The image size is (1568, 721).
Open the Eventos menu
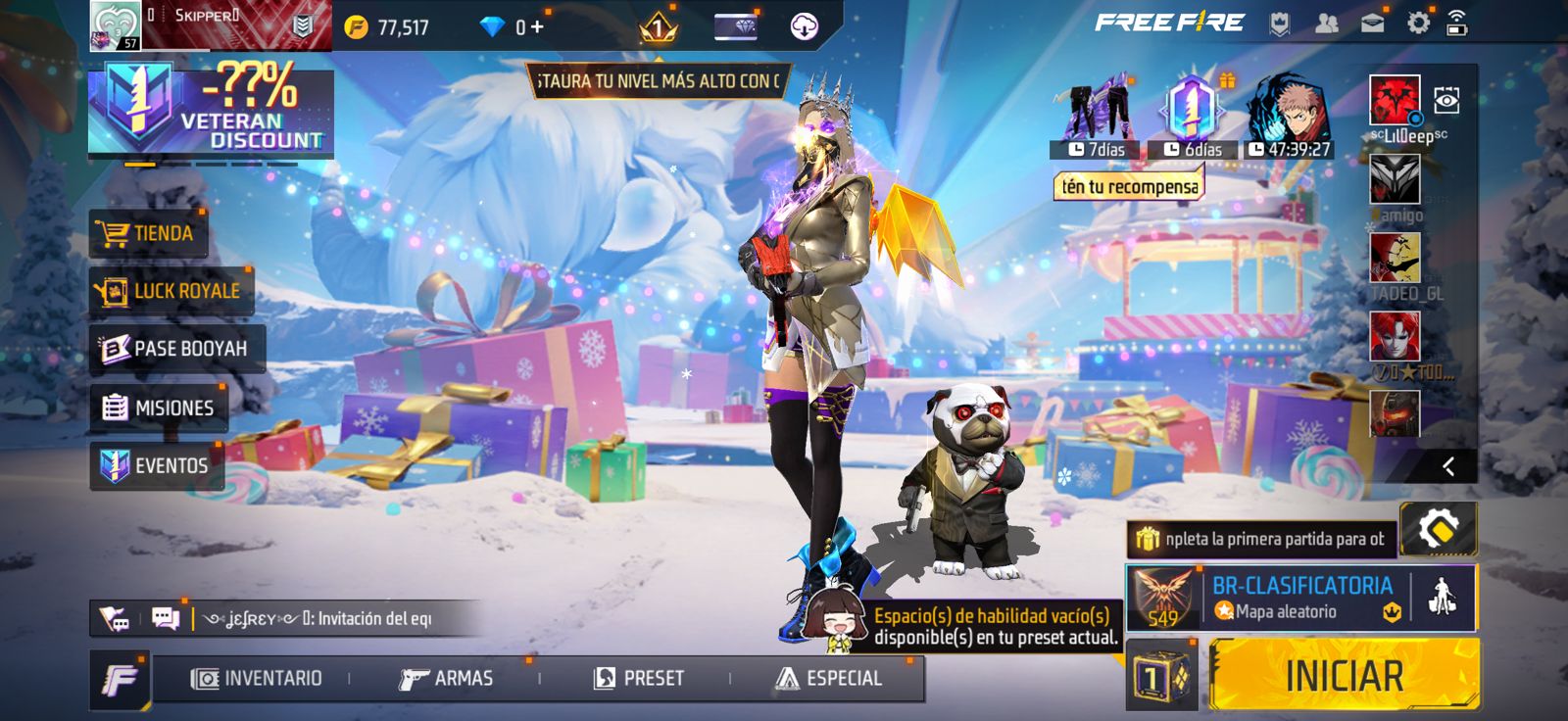coord(157,465)
